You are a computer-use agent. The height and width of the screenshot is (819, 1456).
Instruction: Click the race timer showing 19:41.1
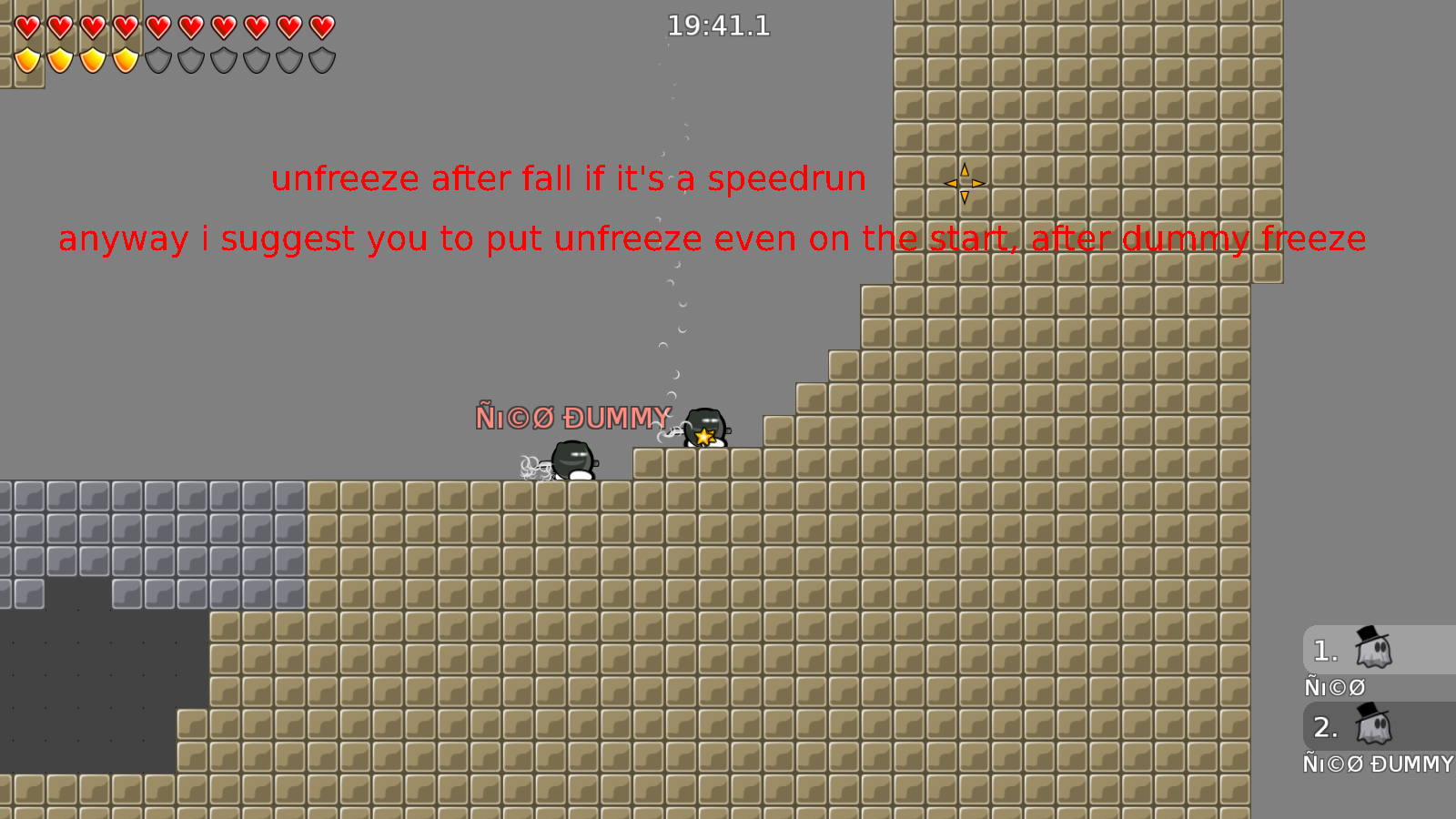pos(718,26)
